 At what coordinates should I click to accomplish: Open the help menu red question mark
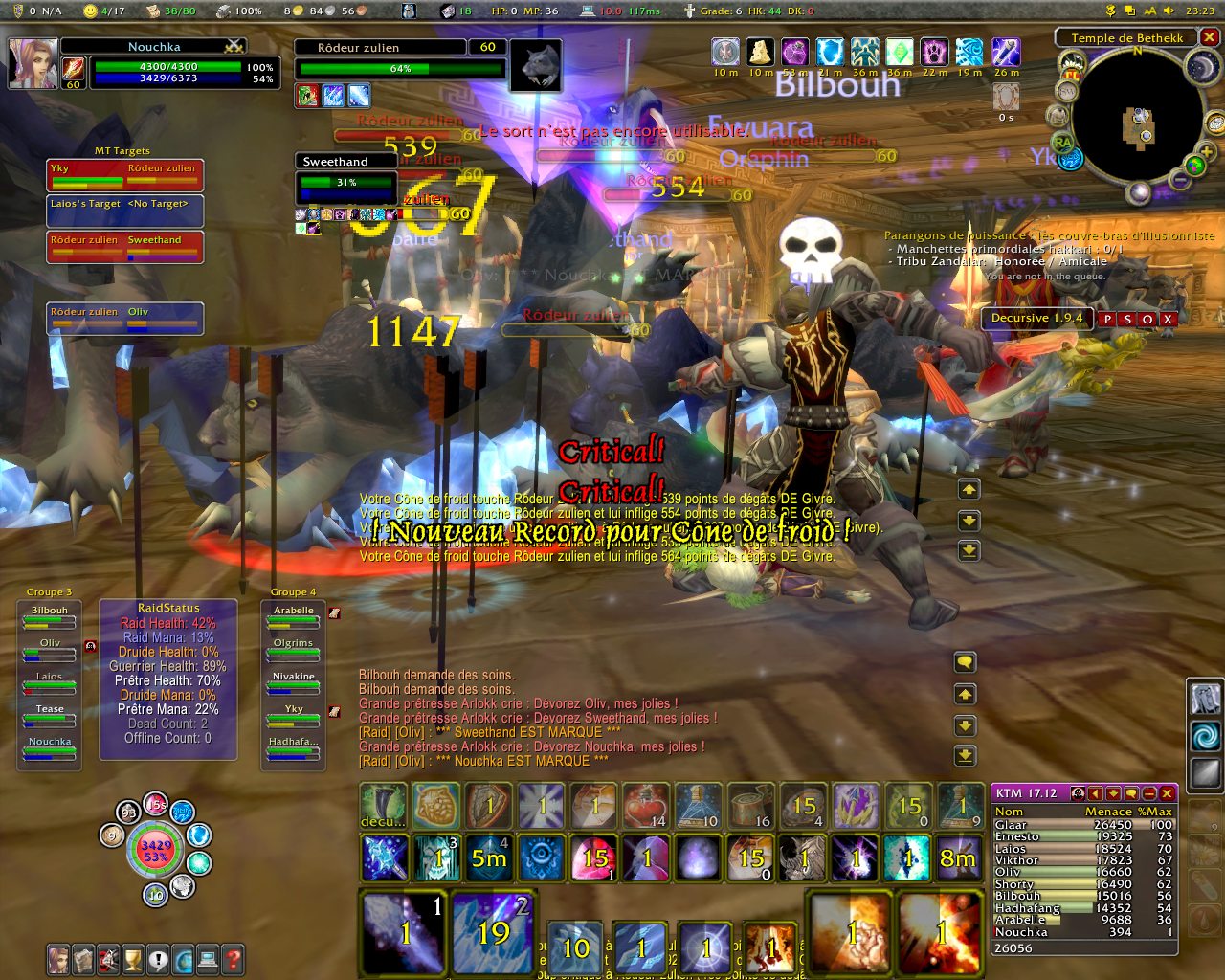click(x=233, y=958)
